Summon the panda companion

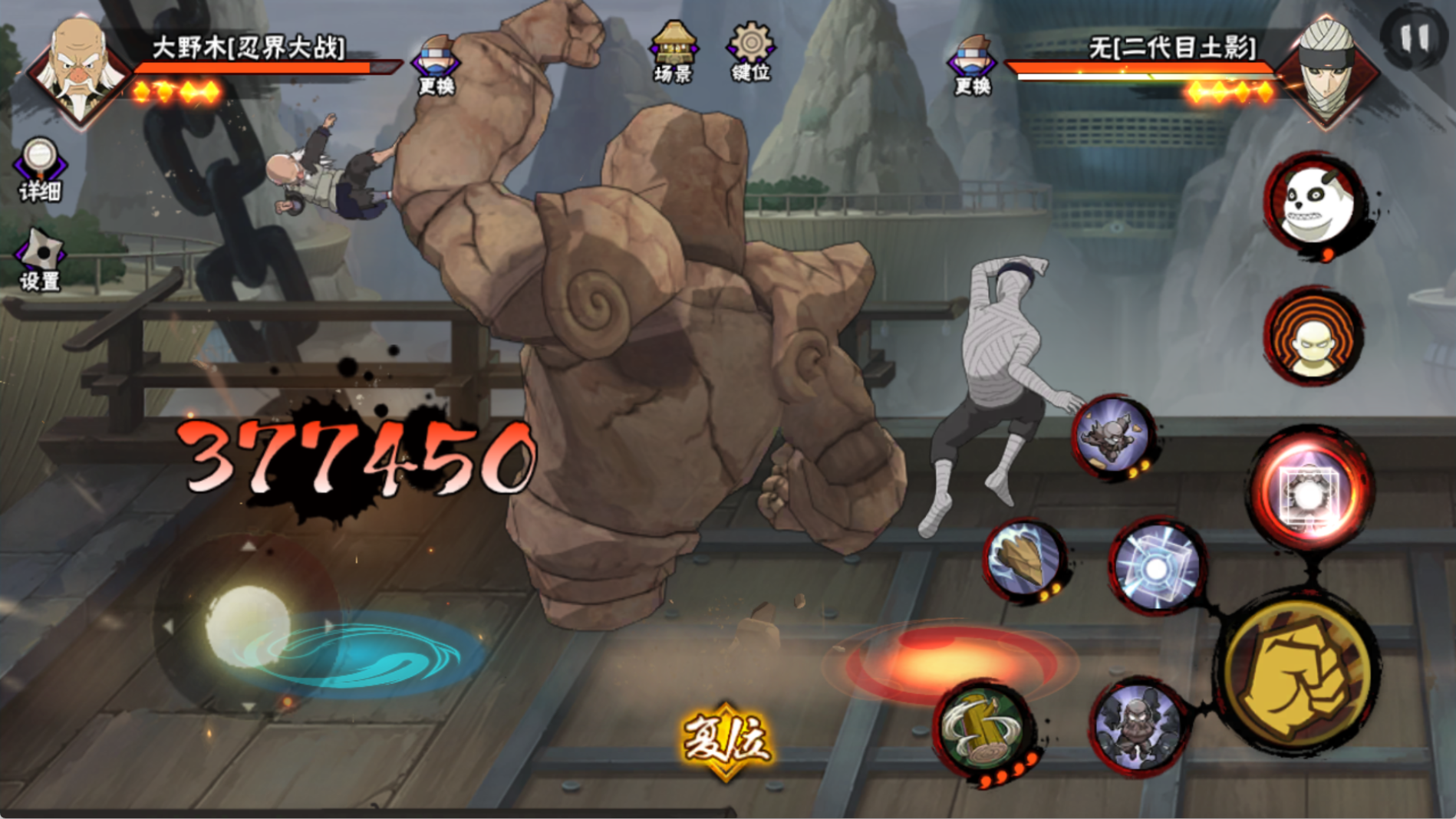(x=1315, y=201)
